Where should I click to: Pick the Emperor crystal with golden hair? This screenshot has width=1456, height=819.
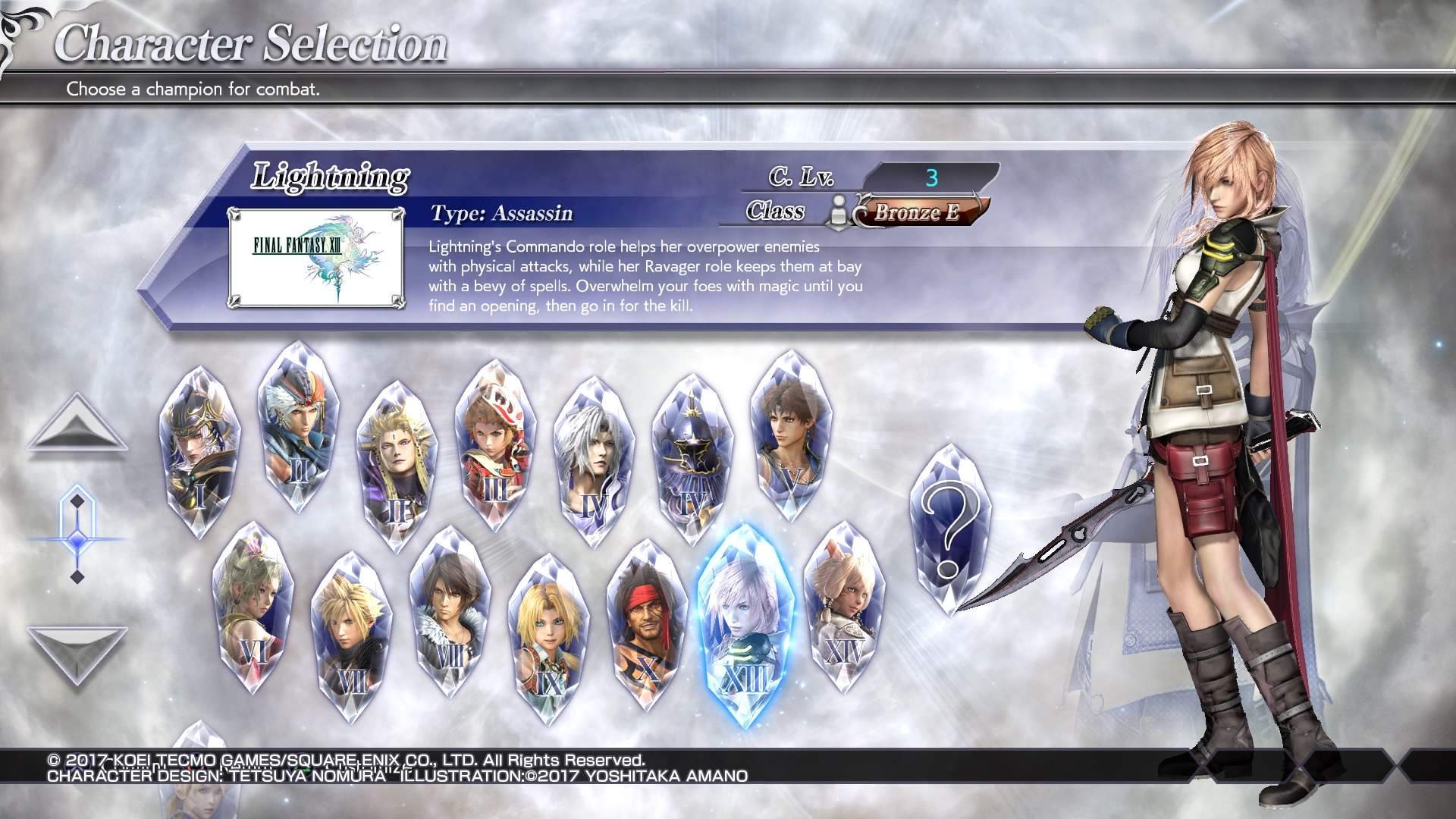(x=396, y=466)
